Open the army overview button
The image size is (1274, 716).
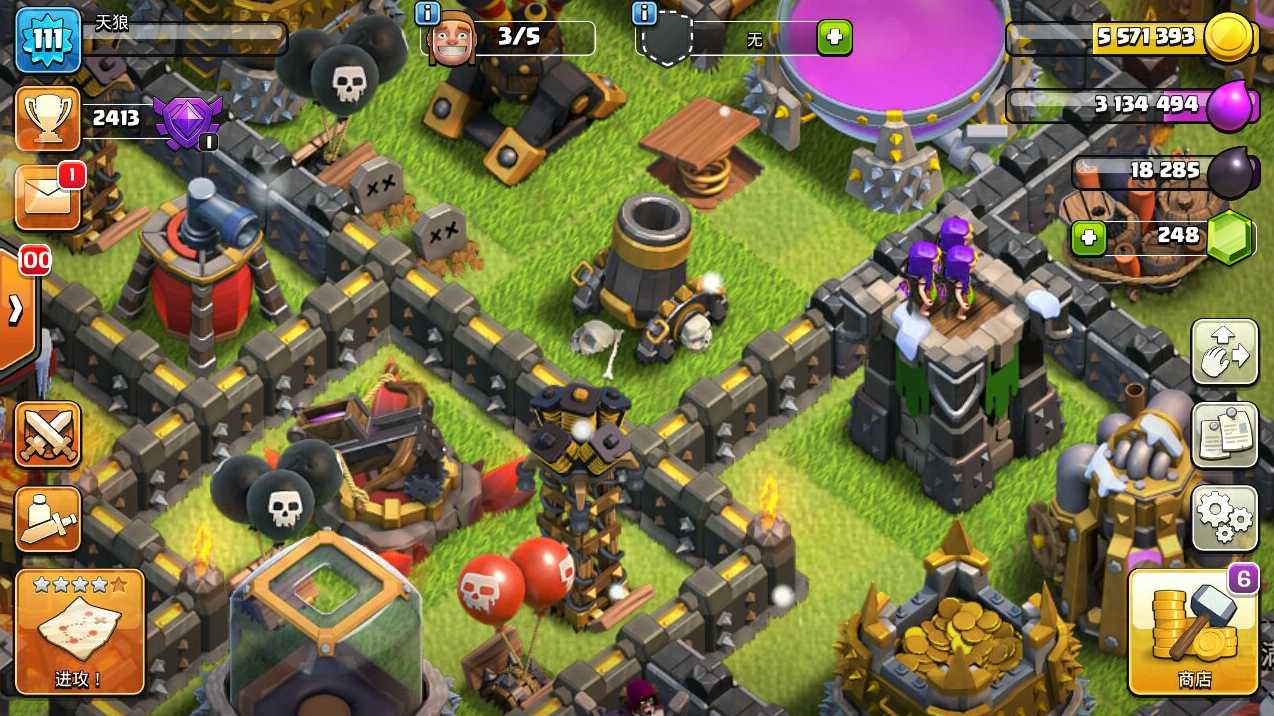(x=48, y=518)
